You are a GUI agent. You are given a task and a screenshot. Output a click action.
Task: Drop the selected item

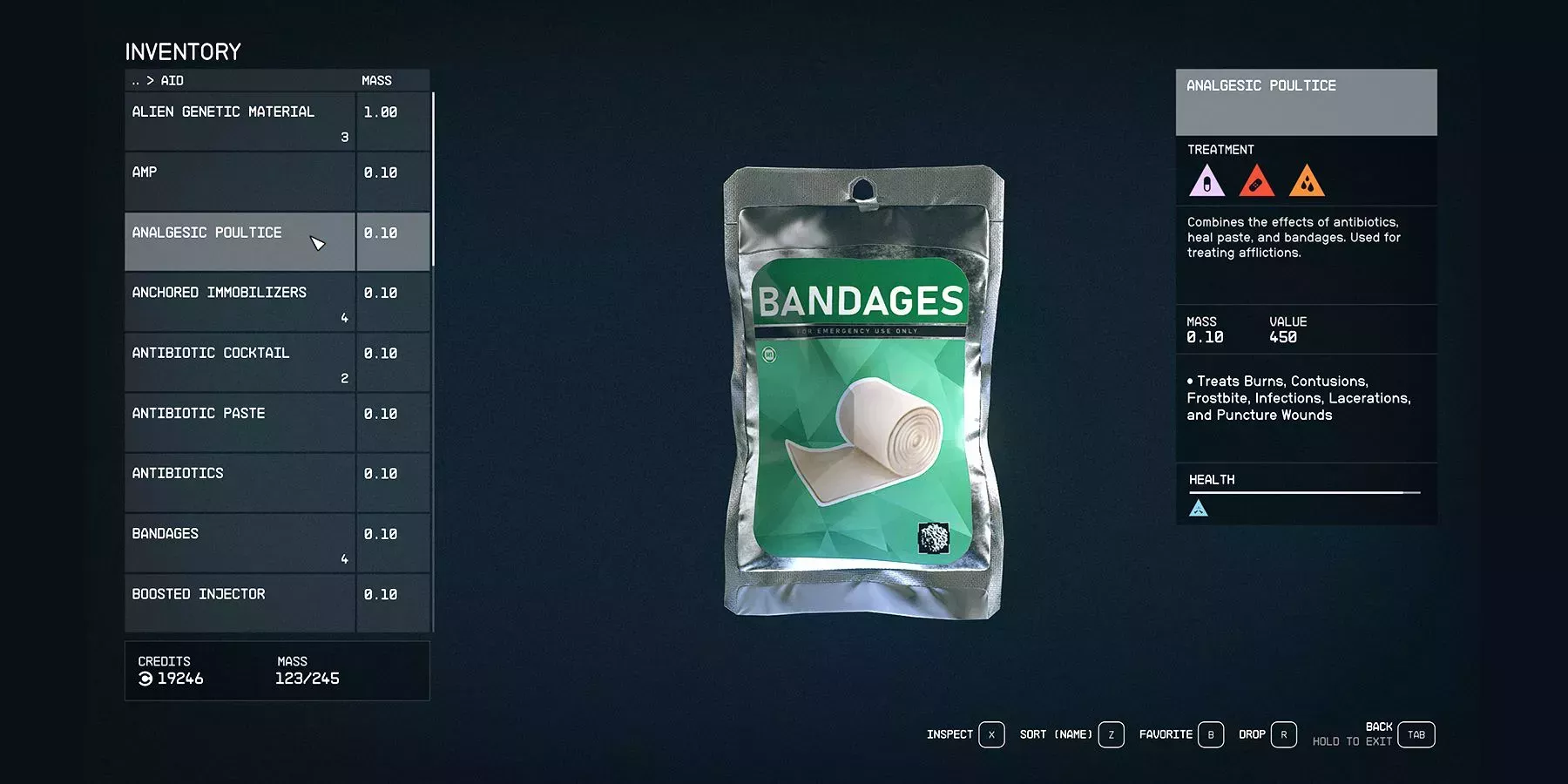coord(1283,735)
